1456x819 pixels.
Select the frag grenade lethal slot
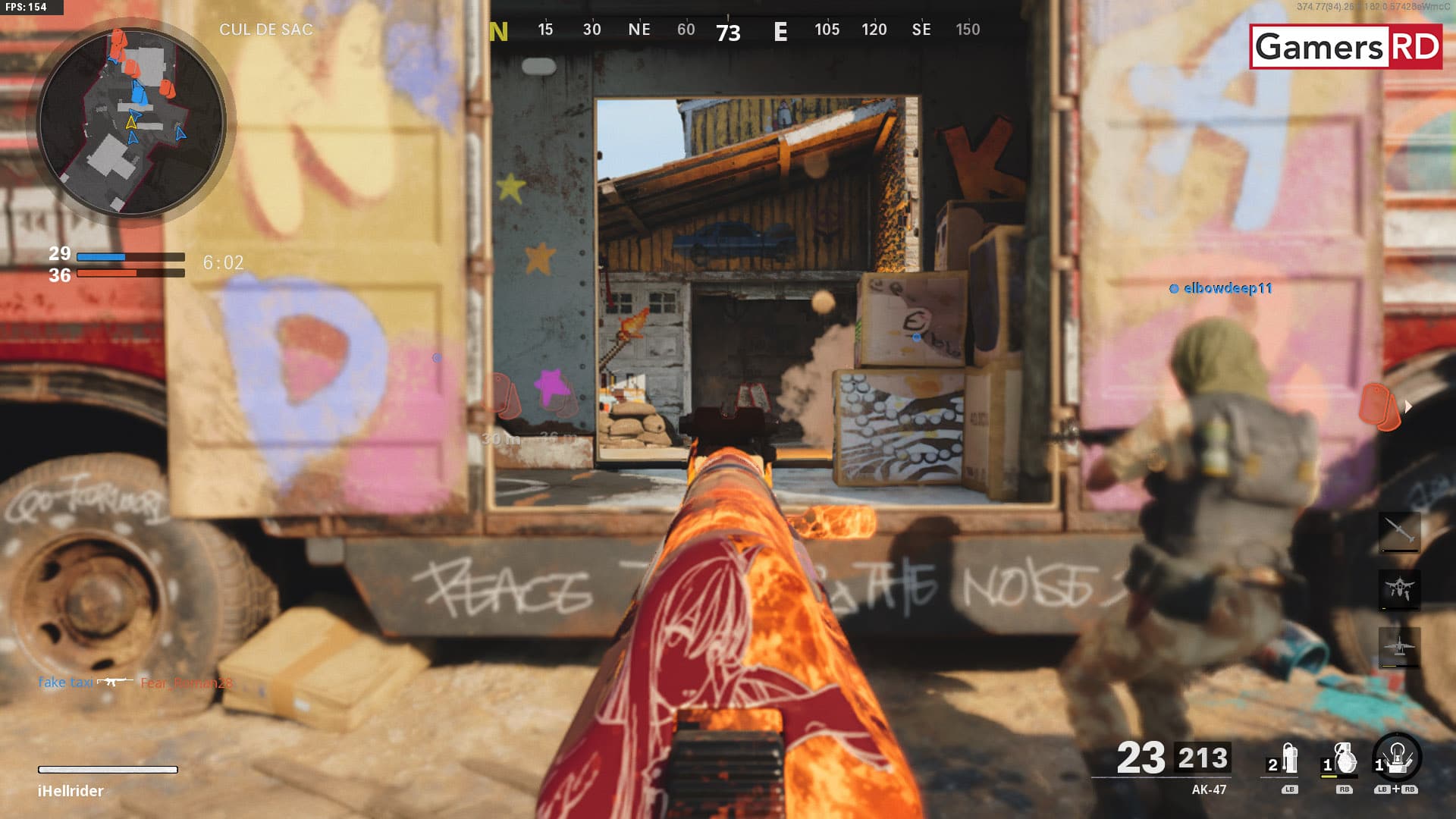coord(1343,759)
